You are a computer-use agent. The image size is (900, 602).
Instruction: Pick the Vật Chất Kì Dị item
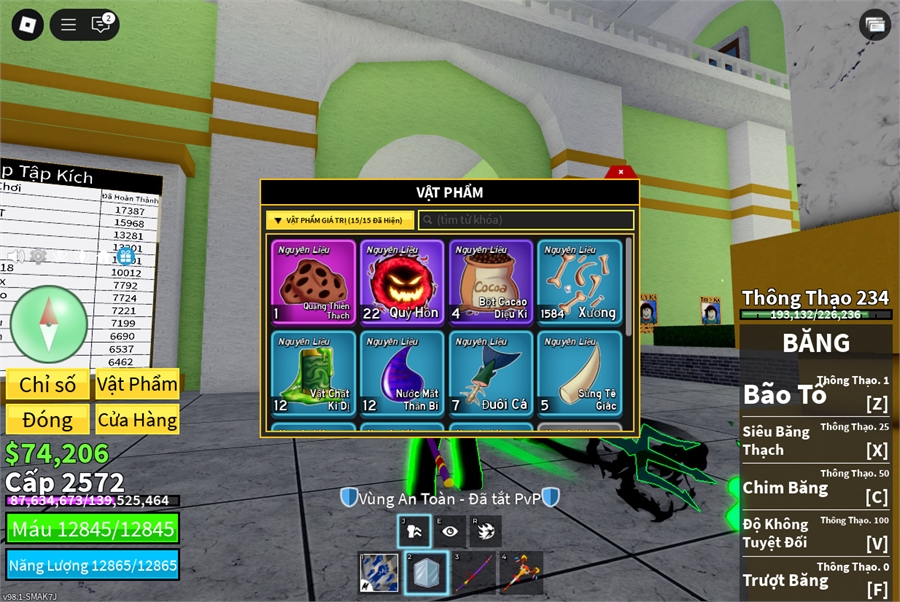point(314,374)
